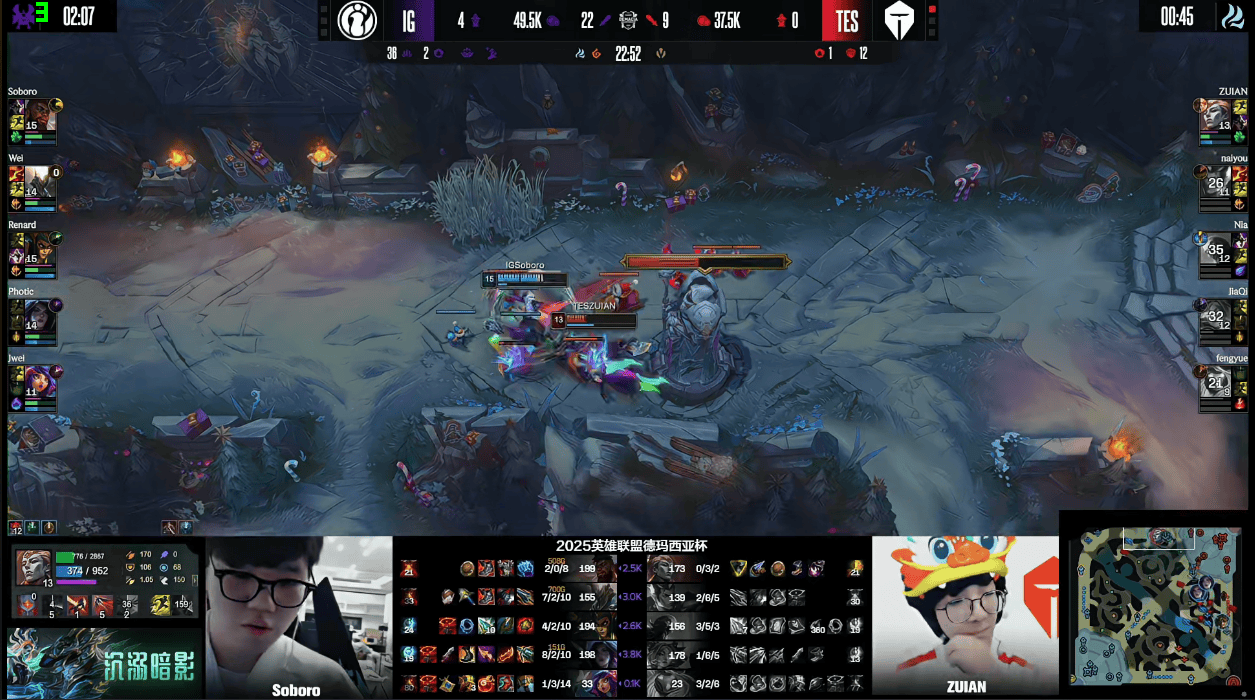Select ZUIAN's champion portrait in the right sidebar
The width and height of the screenshot is (1255, 700).
coord(1215,115)
